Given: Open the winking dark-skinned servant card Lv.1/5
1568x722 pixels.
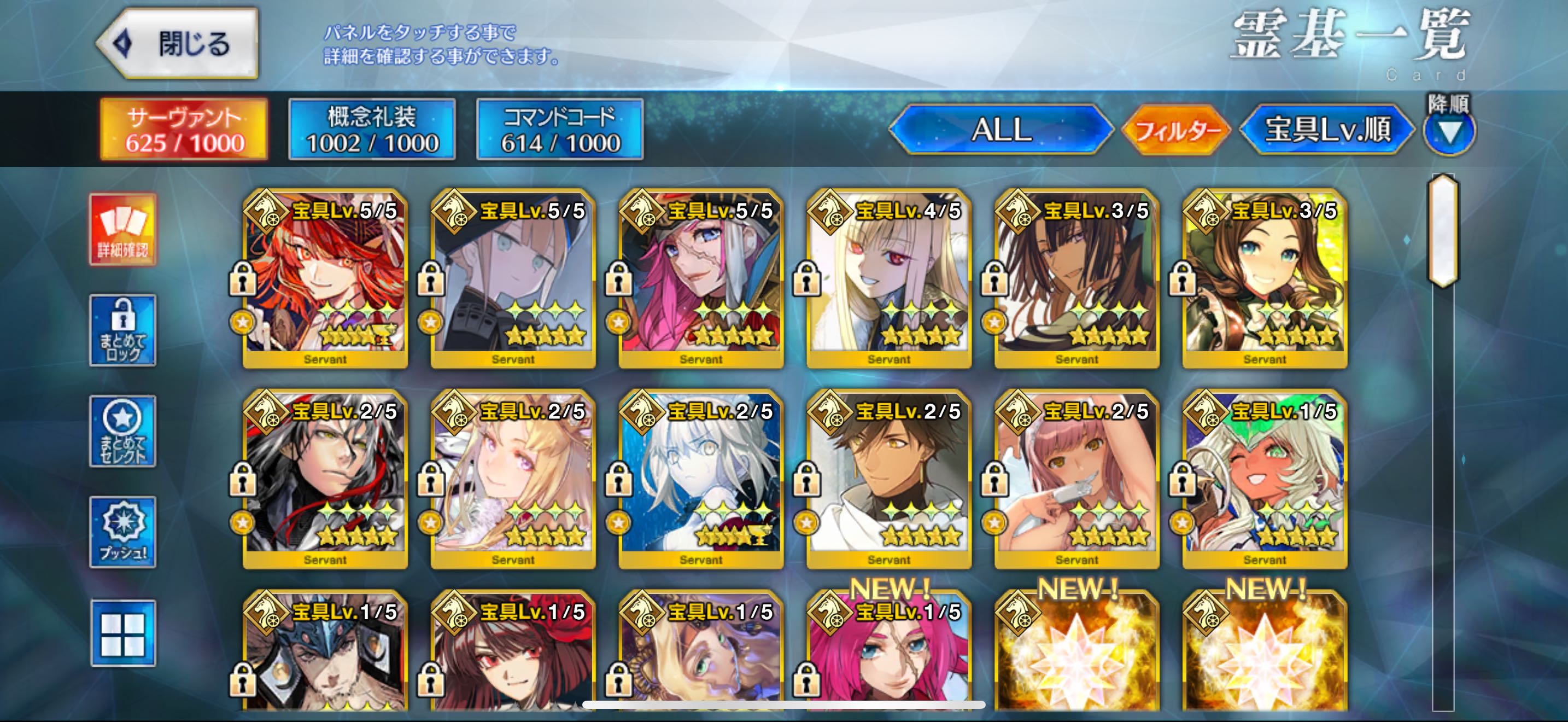Looking at the screenshot, I should [x=1265, y=479].
